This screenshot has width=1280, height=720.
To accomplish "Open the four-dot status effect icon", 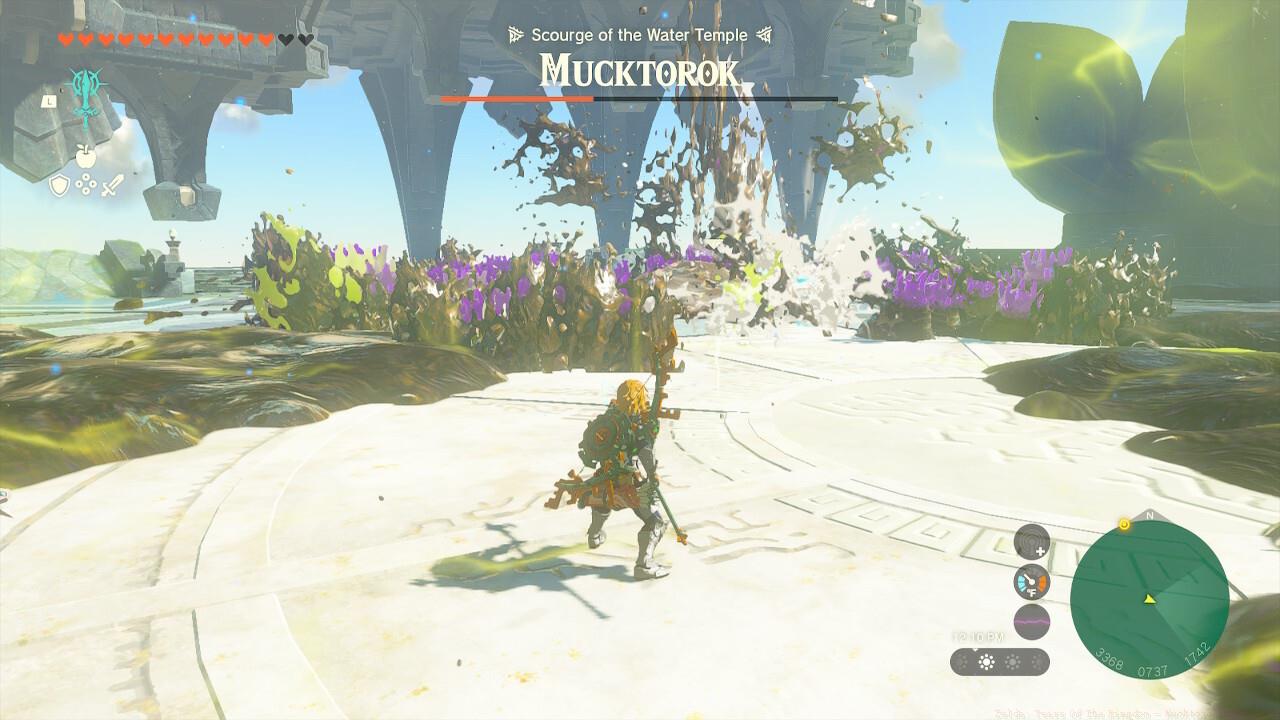I will [x=86, y=184].
